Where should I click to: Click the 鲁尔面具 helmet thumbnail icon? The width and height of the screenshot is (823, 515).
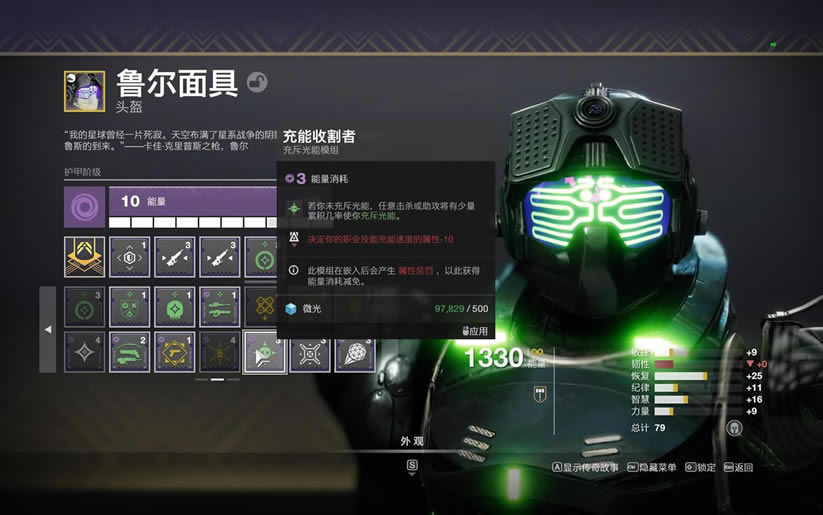tap(84, 90)
